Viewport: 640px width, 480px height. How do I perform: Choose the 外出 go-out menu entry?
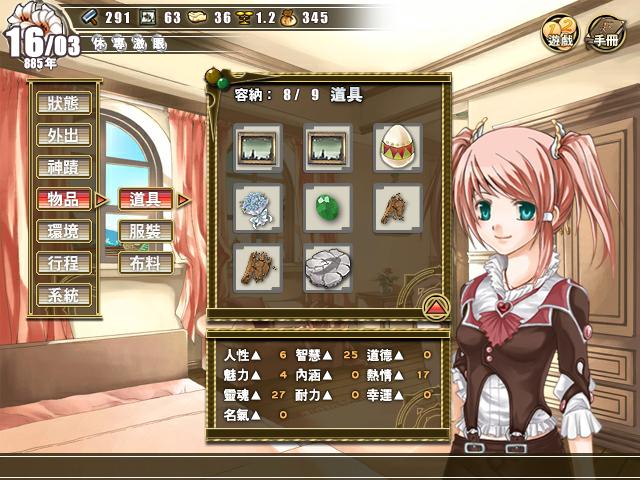pos(64,135)
